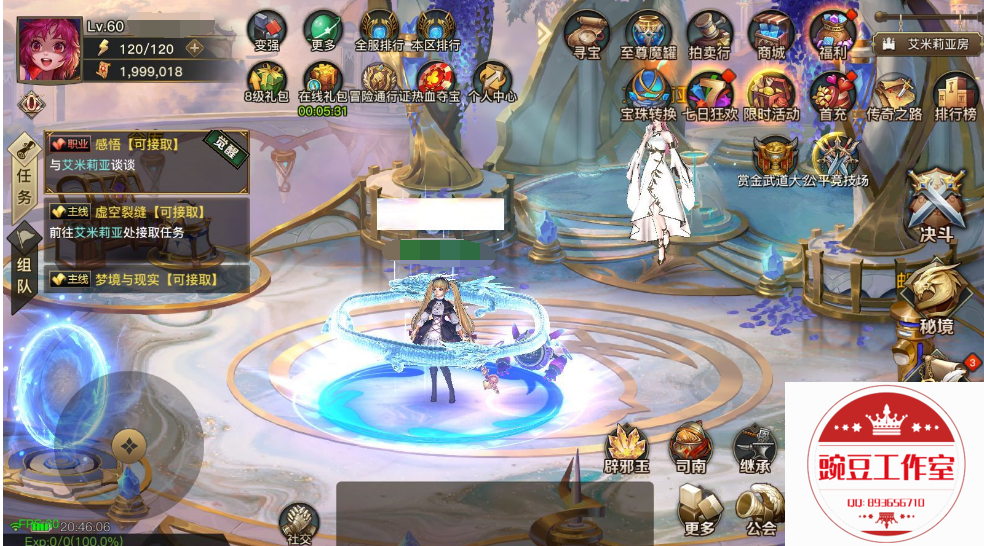Open the 公会 guild horn icon
984x546 pixels.
(x=762, y=509)
